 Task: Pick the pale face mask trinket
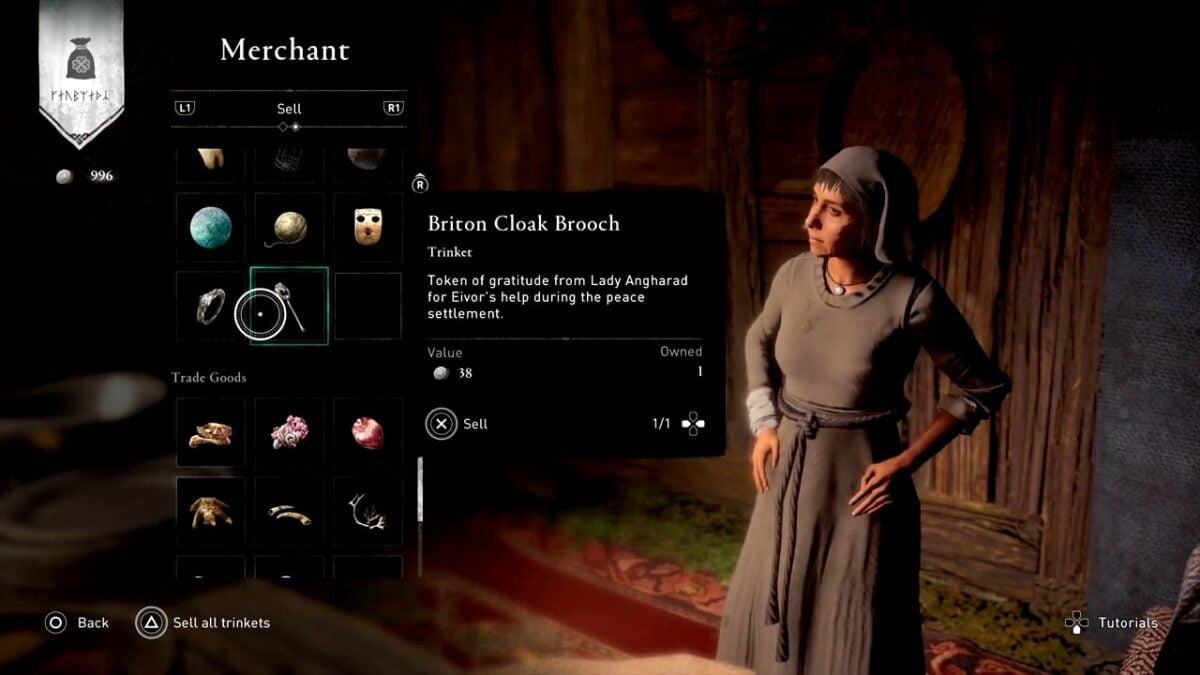pos(367,228)
